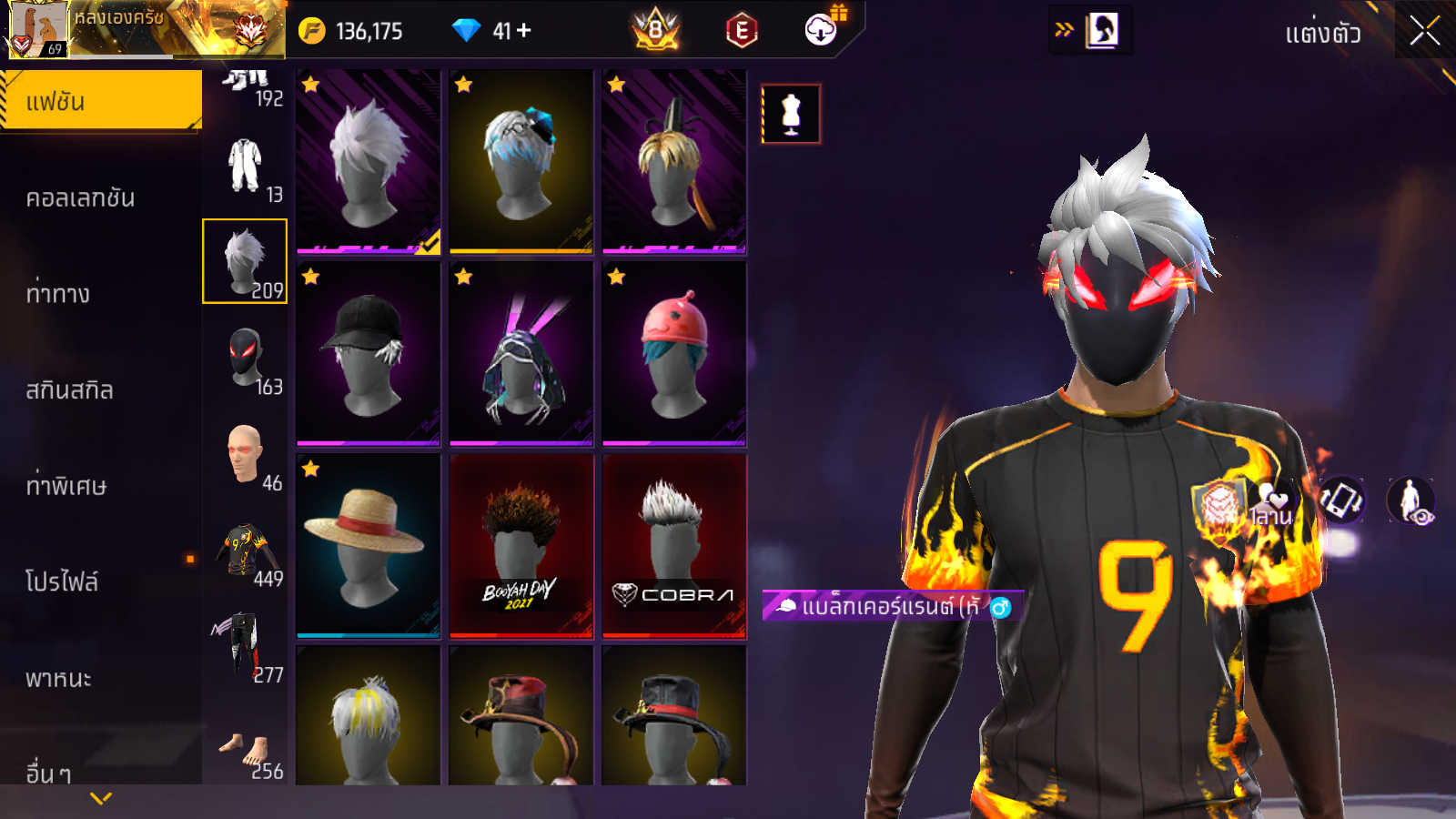Close the wardrobe with the X button
The width and height of the screenshot is (1456, 819).
pyautogui.click(x=1424, y=31)
